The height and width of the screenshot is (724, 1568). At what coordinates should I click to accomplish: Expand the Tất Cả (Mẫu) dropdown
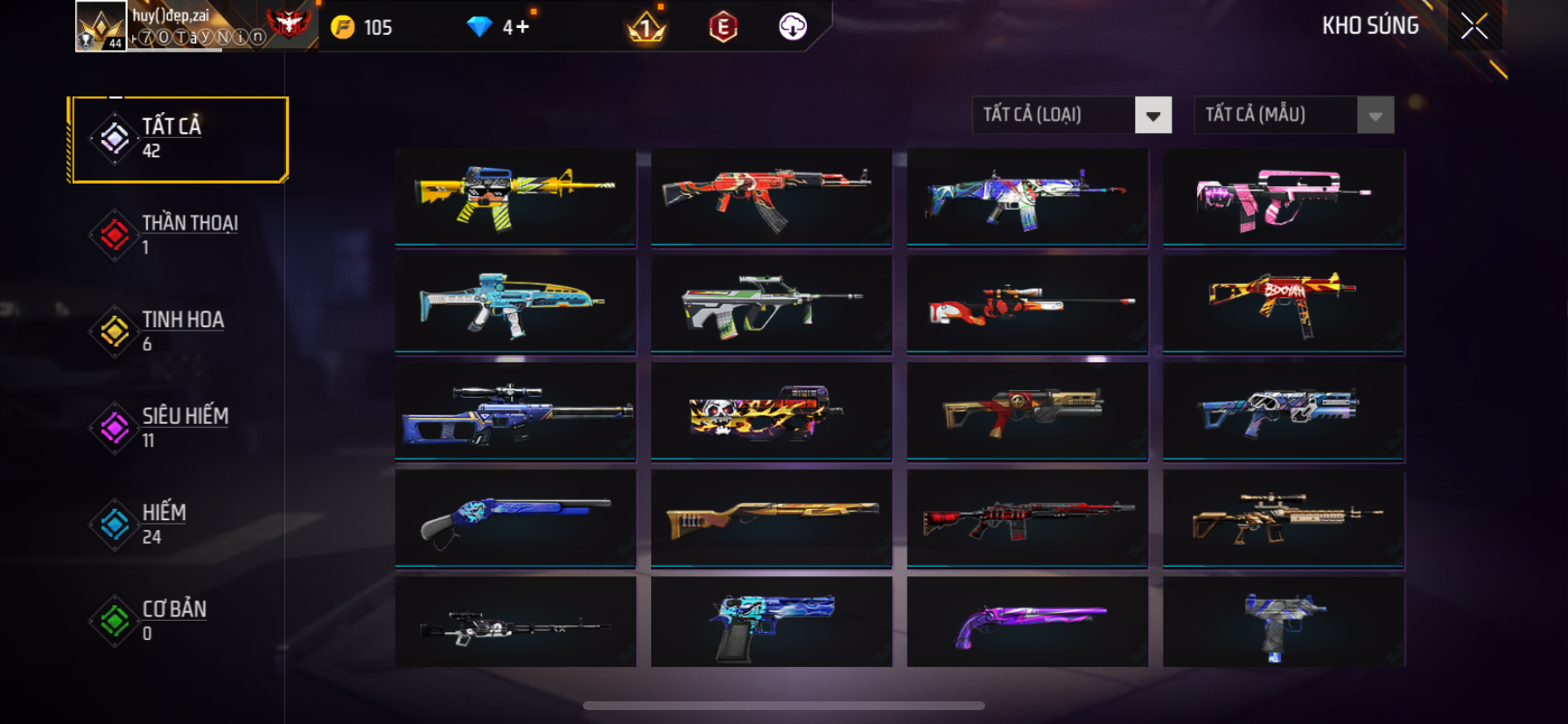tap(1375, 115)
